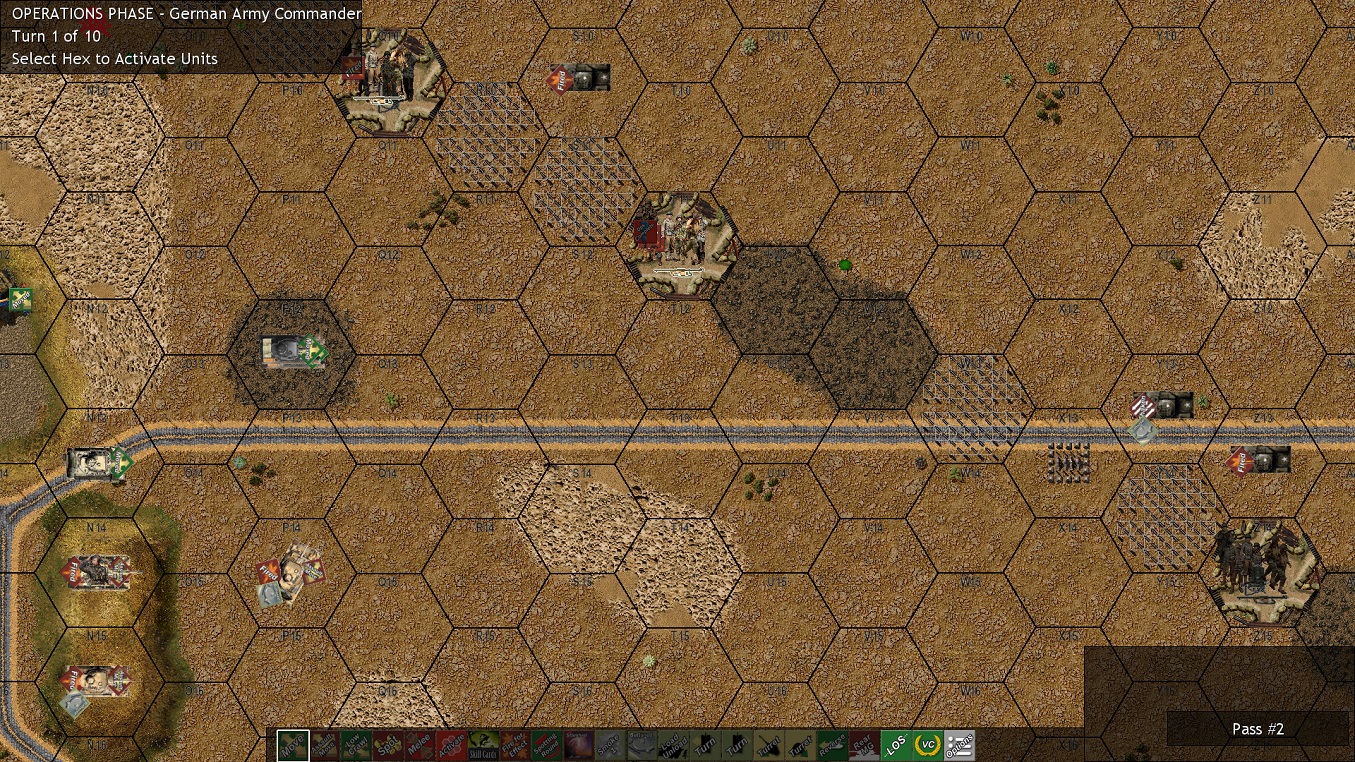The height and width of the screenshot is (762, 1355).
Task: Activate the Smoke 1 command
Action: click(612, 745)
